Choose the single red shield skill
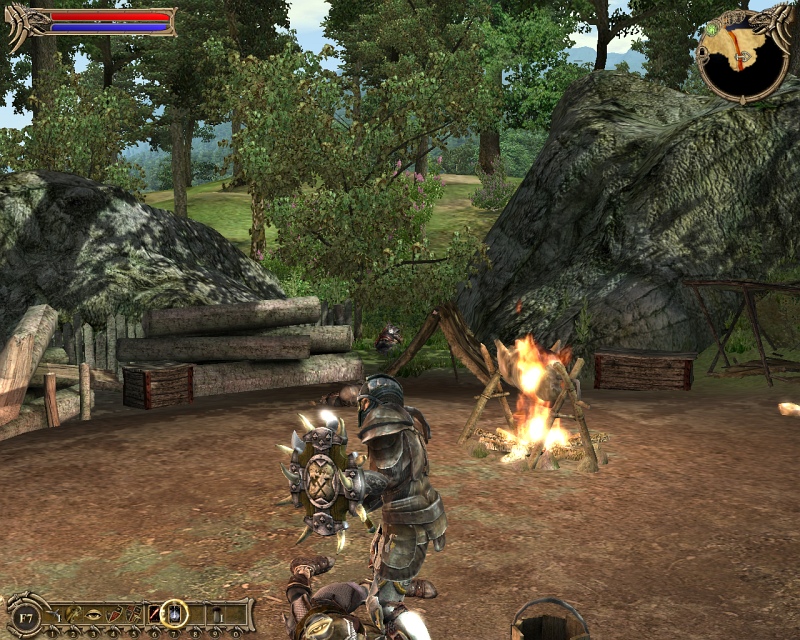This screenshot has width=800, height=640. pos(113,614)
